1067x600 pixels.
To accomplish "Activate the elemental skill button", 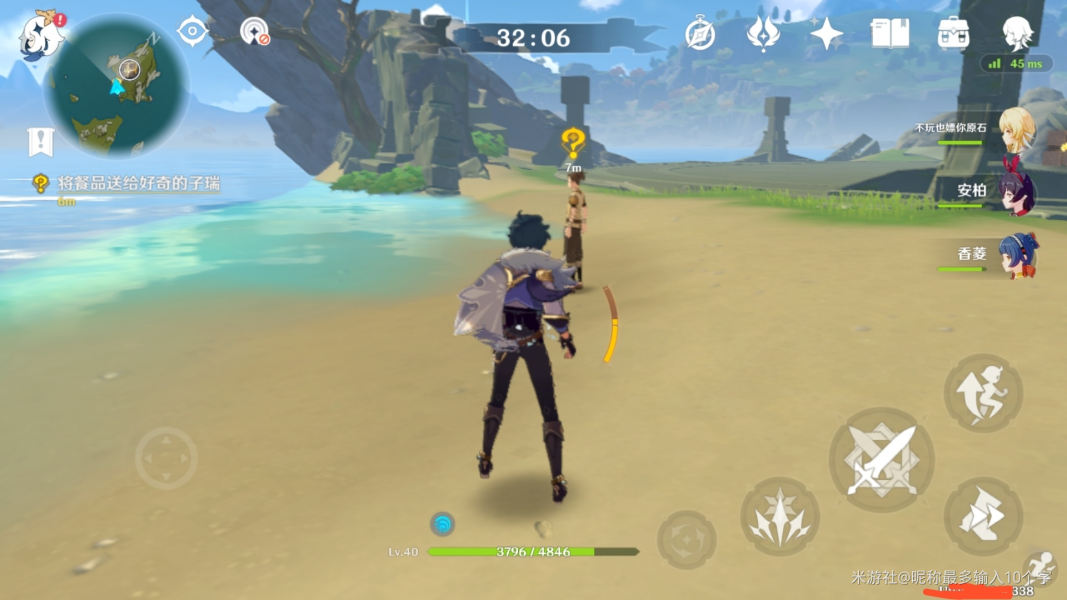I will (x=780, y=516).
